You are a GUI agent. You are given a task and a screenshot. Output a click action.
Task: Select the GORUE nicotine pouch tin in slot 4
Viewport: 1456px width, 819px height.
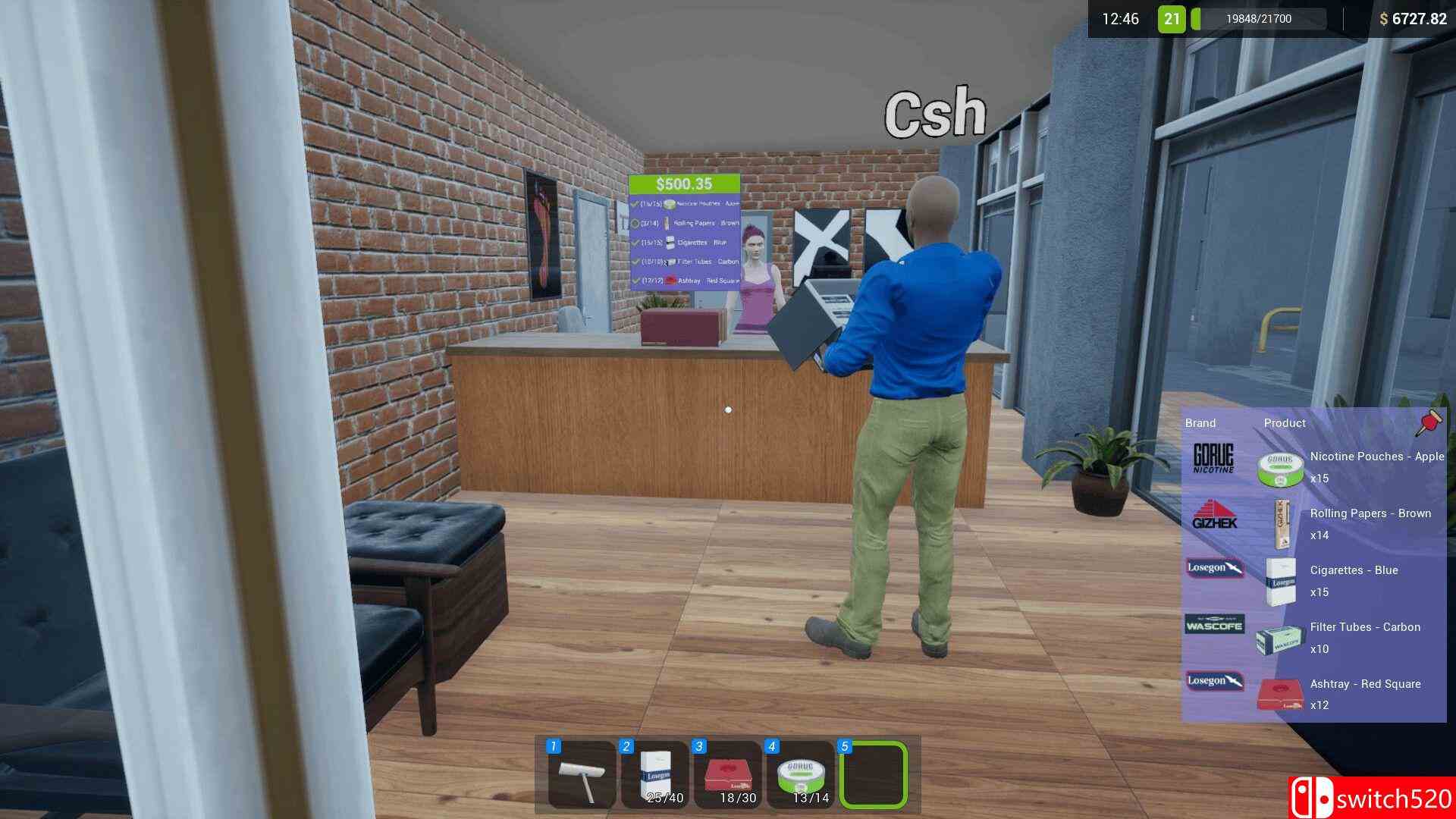pyautogui.click(x=801, y=771)
